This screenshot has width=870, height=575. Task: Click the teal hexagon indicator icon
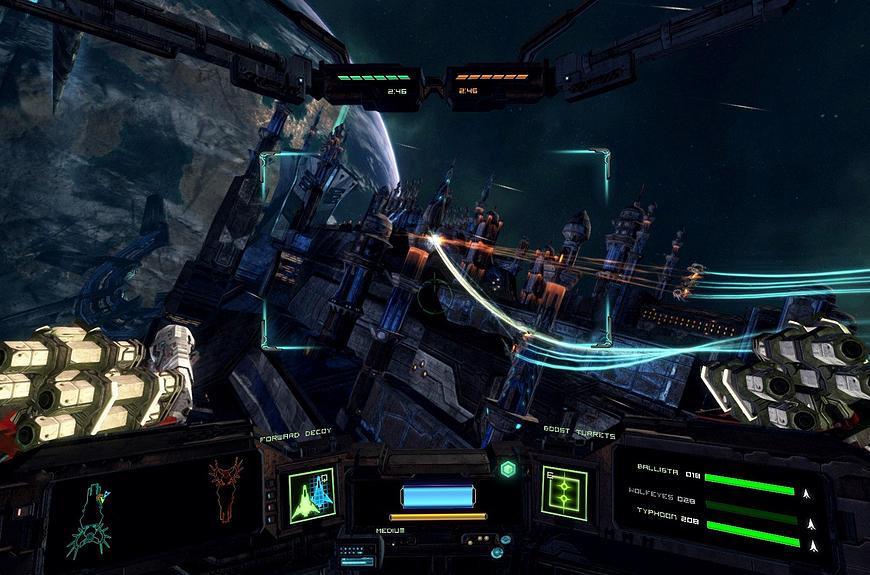pyautogui.click(x=508, y=469)
